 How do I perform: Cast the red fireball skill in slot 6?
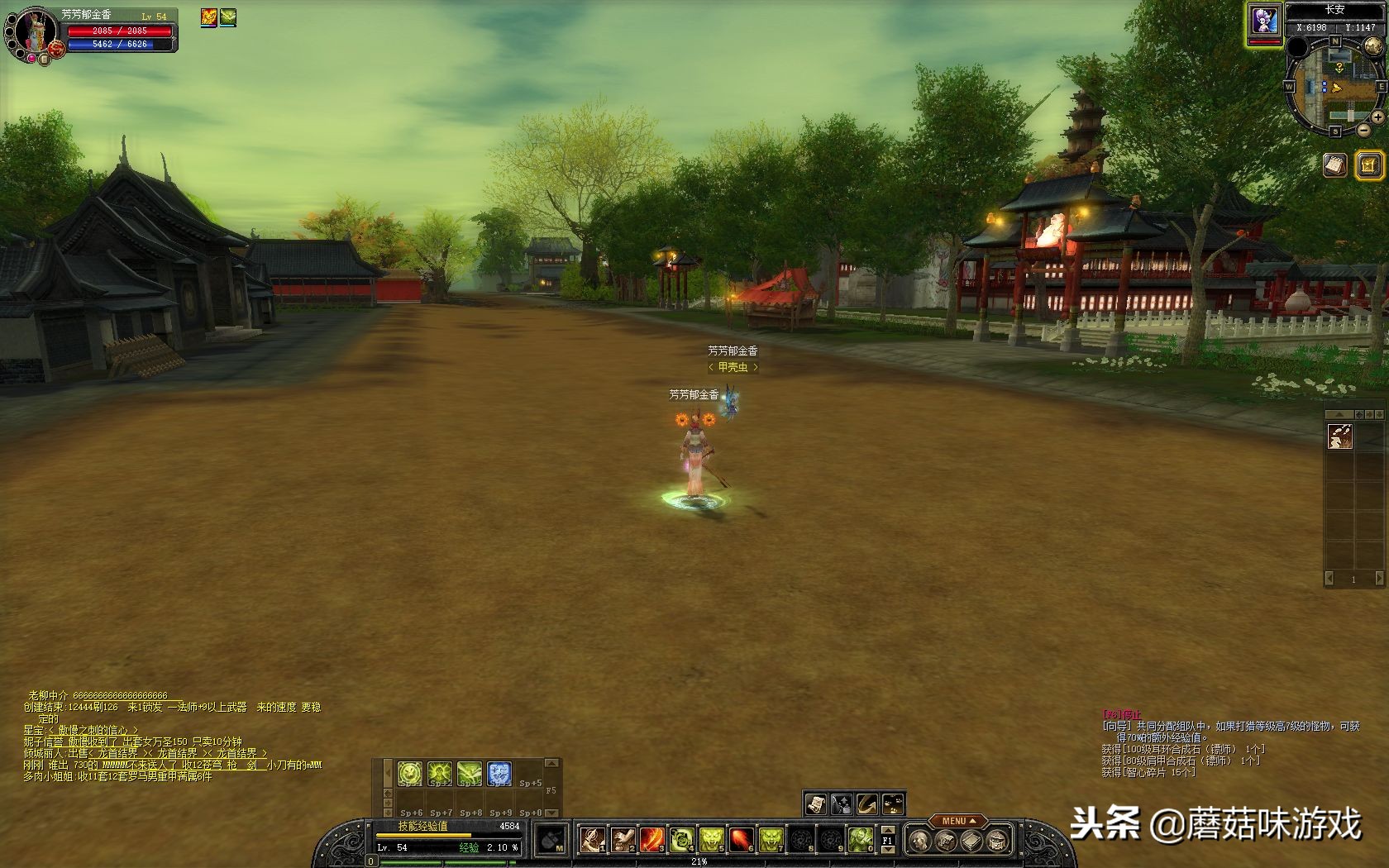tap(741, 840)
